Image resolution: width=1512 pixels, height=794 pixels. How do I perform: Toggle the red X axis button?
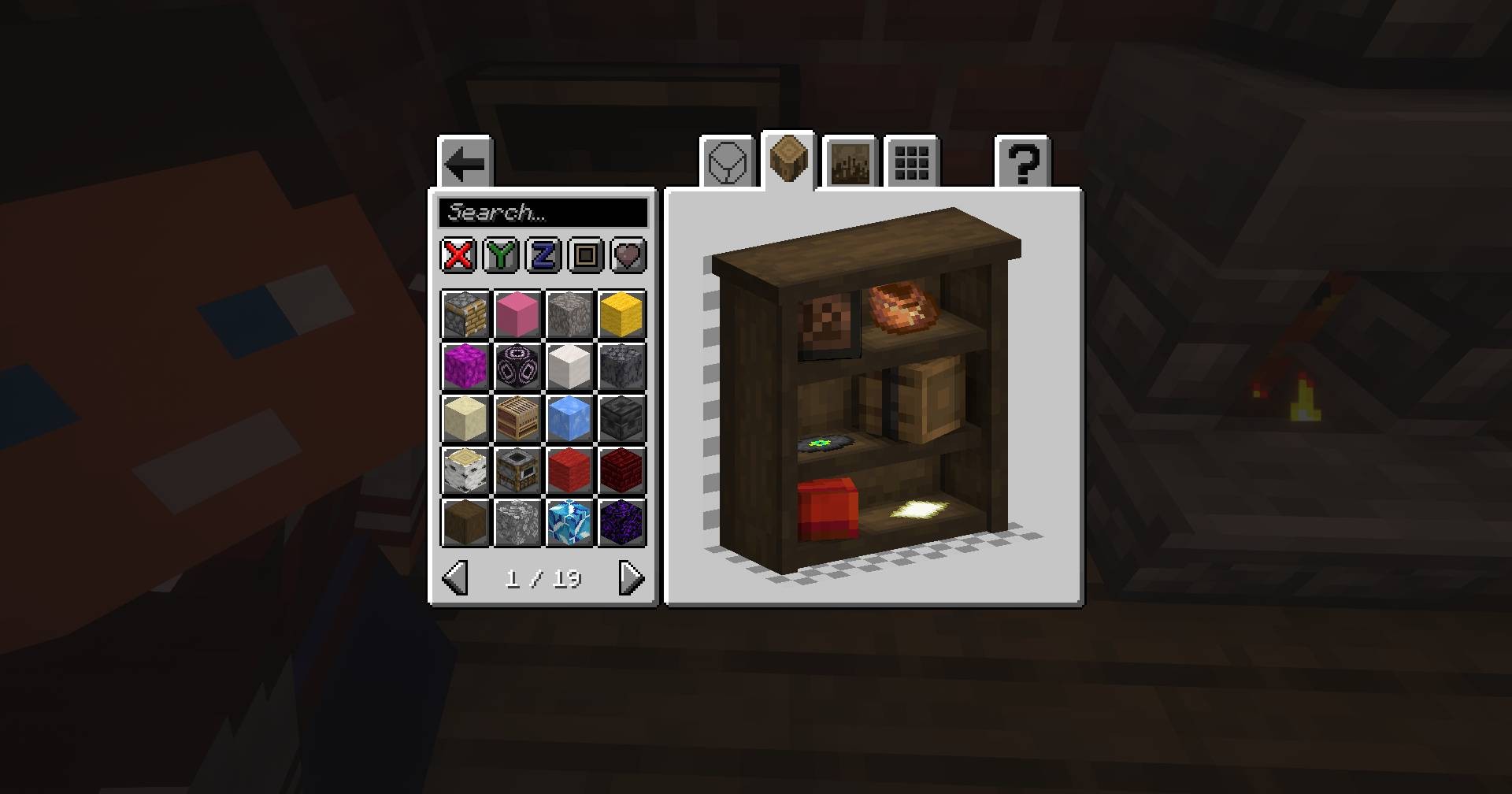click(458, 255)
